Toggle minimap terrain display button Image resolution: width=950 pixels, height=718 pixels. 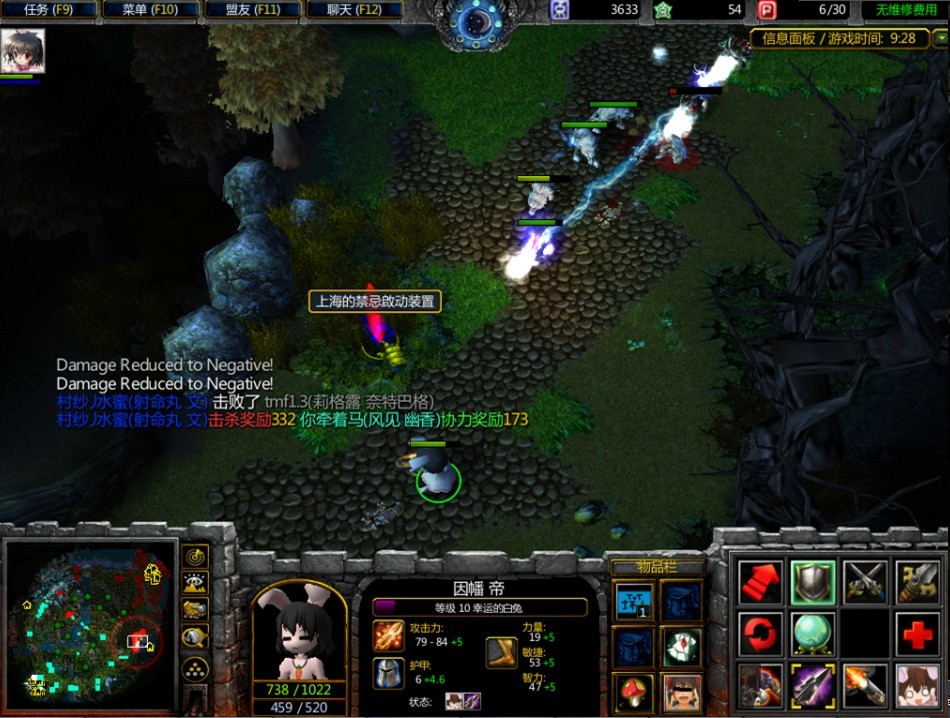(x=195, y=583)
